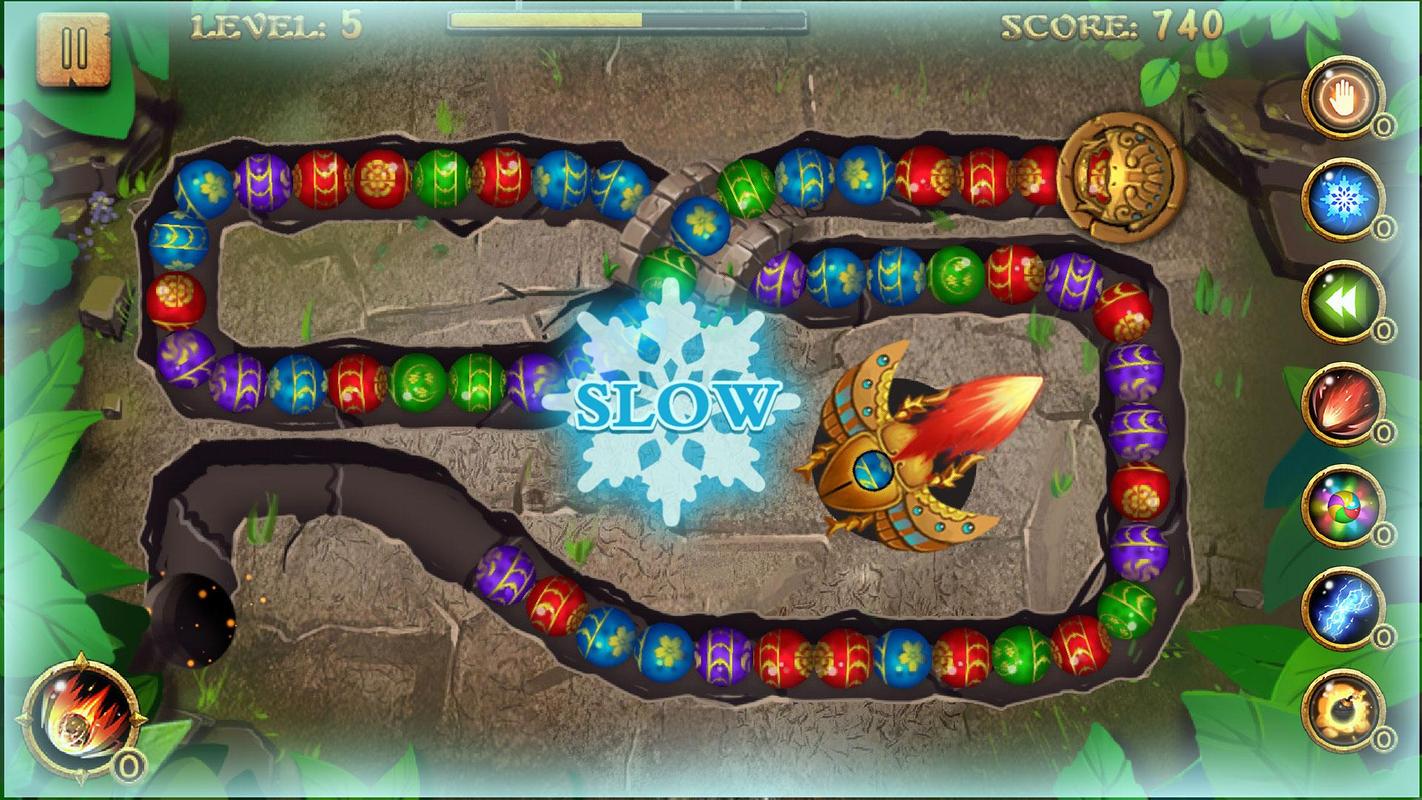Click the flaming meteor ability icon
This screenshot has height=800, width=1422.
82,715
